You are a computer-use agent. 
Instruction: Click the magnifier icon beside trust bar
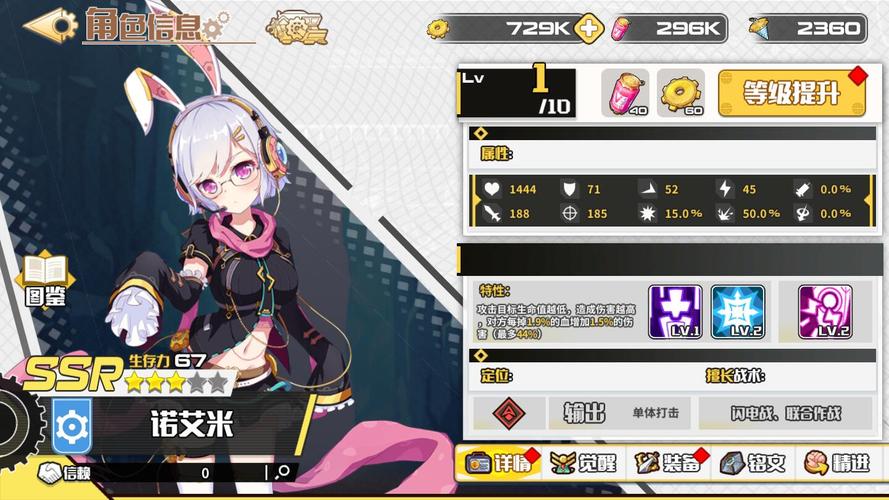283,472
